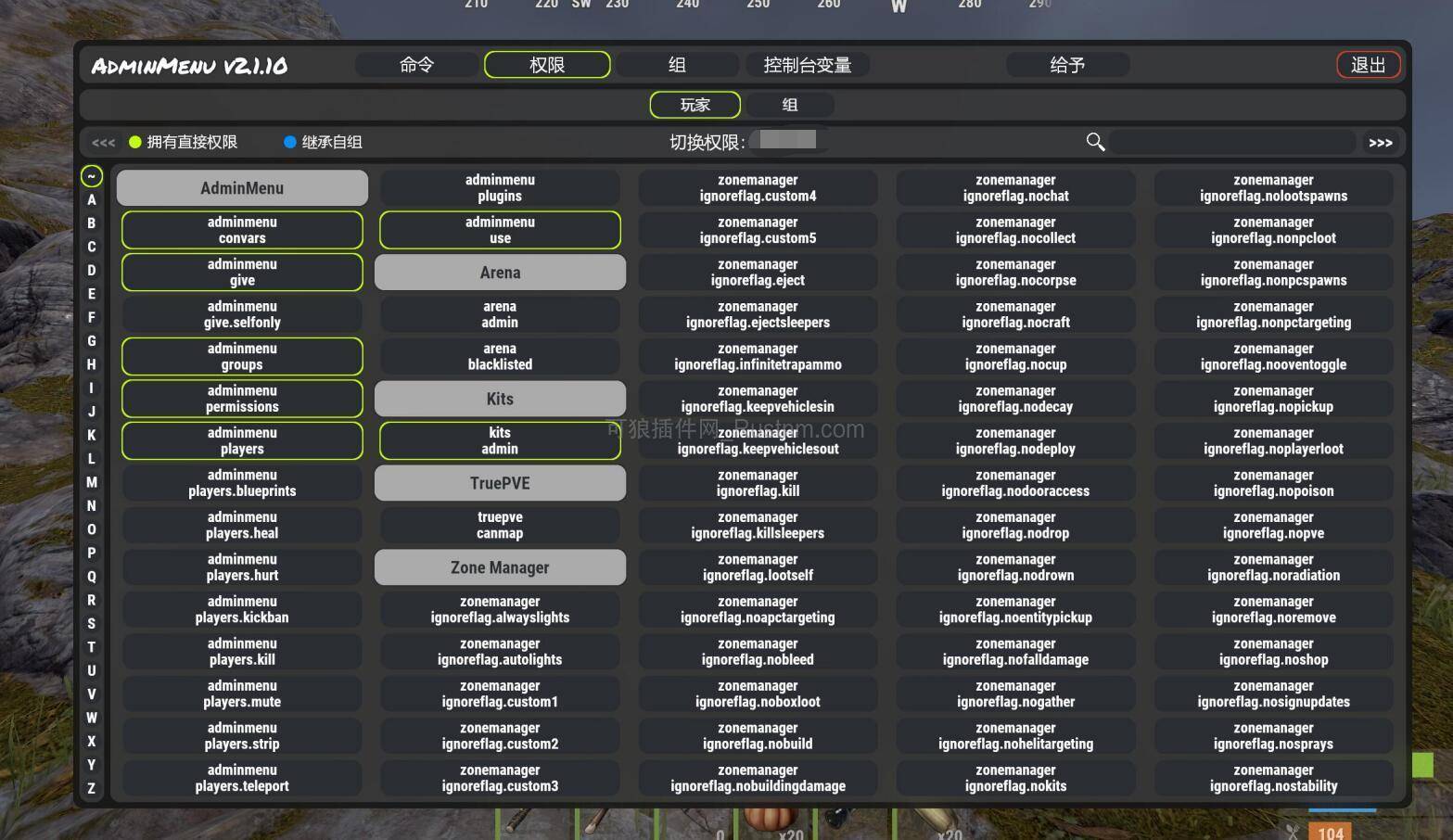
Task: Select letter M in the alphabet sidebar
Action: click(x=91, y=482)
